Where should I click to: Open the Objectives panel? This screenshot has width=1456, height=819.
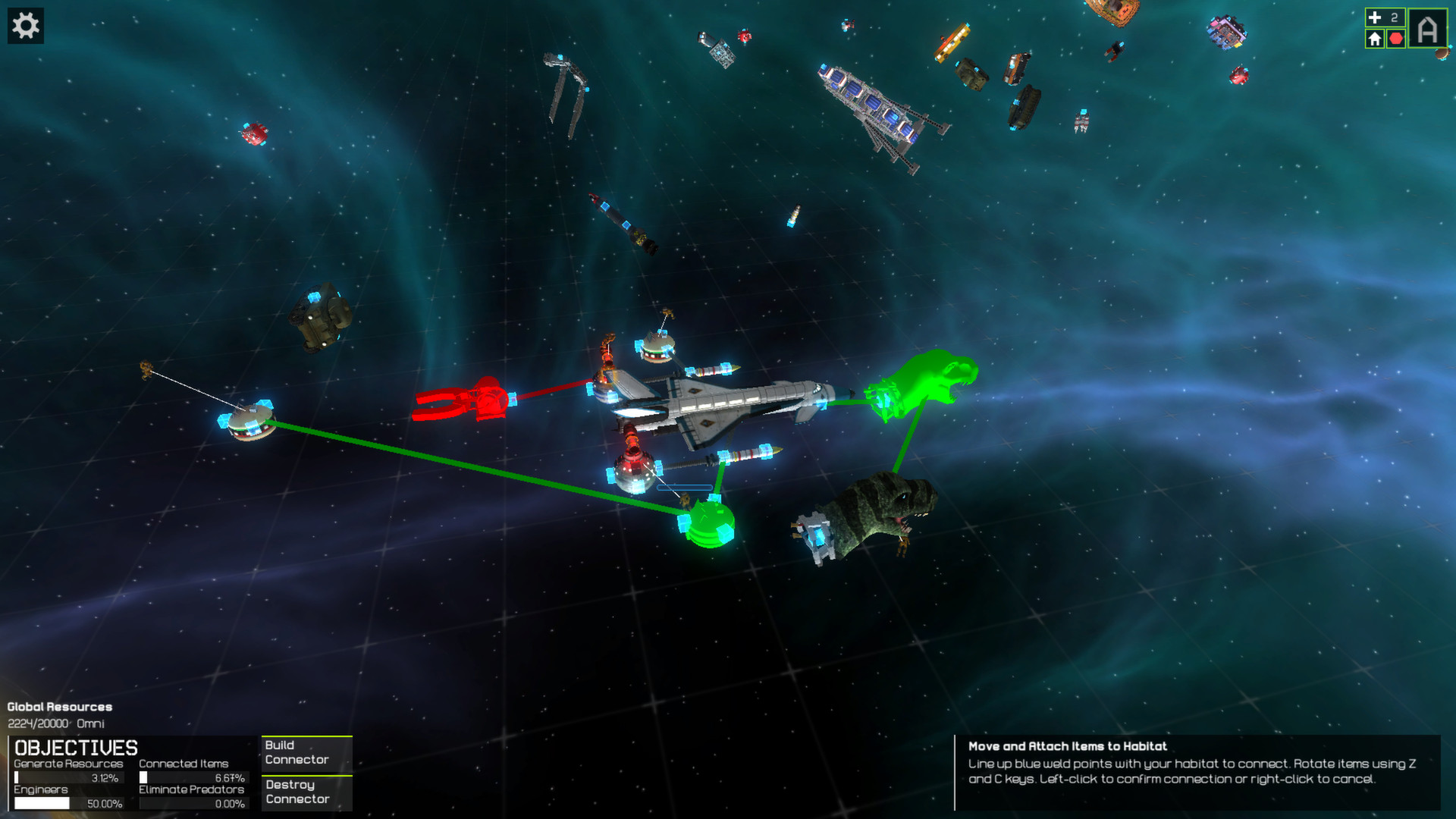point(76,748)
